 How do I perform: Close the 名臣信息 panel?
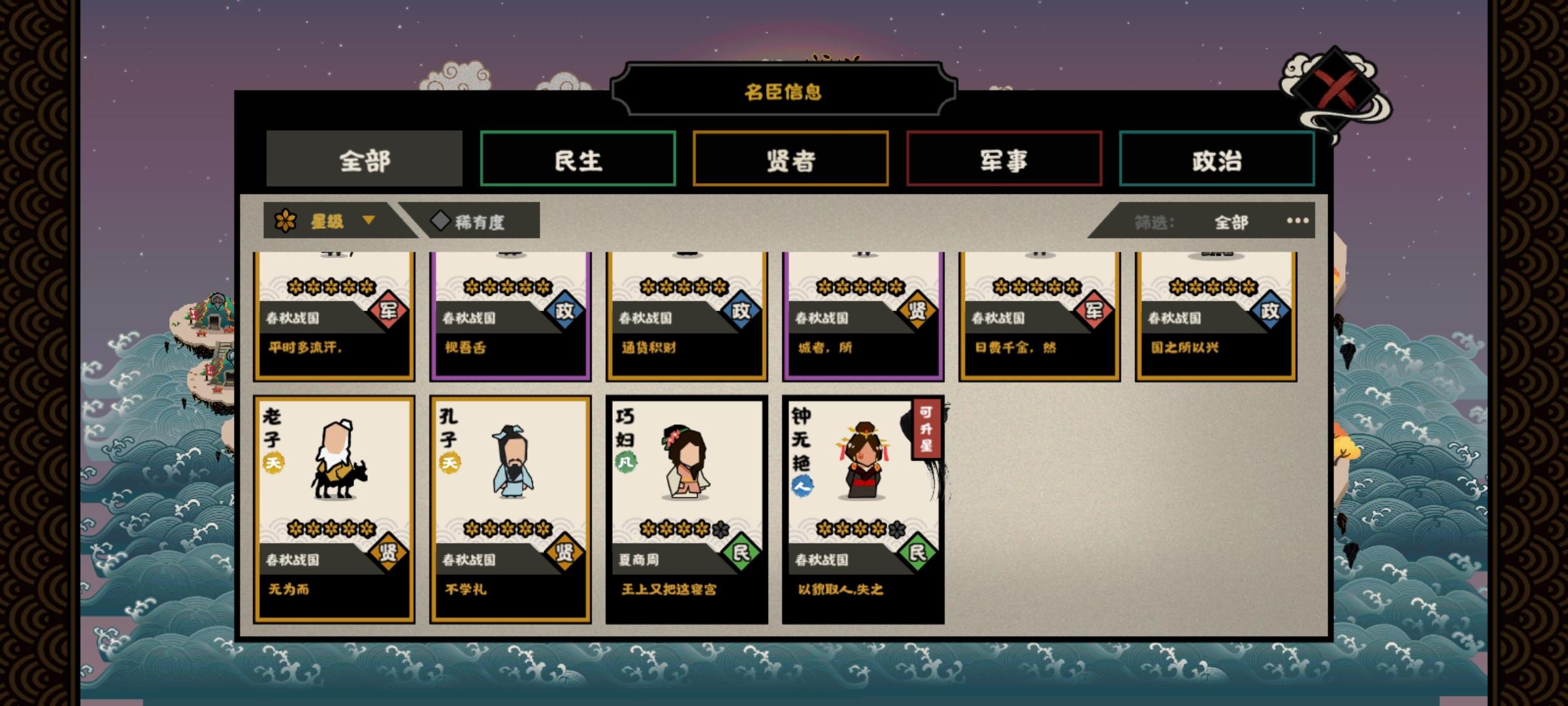click(x=1336, y=90)
